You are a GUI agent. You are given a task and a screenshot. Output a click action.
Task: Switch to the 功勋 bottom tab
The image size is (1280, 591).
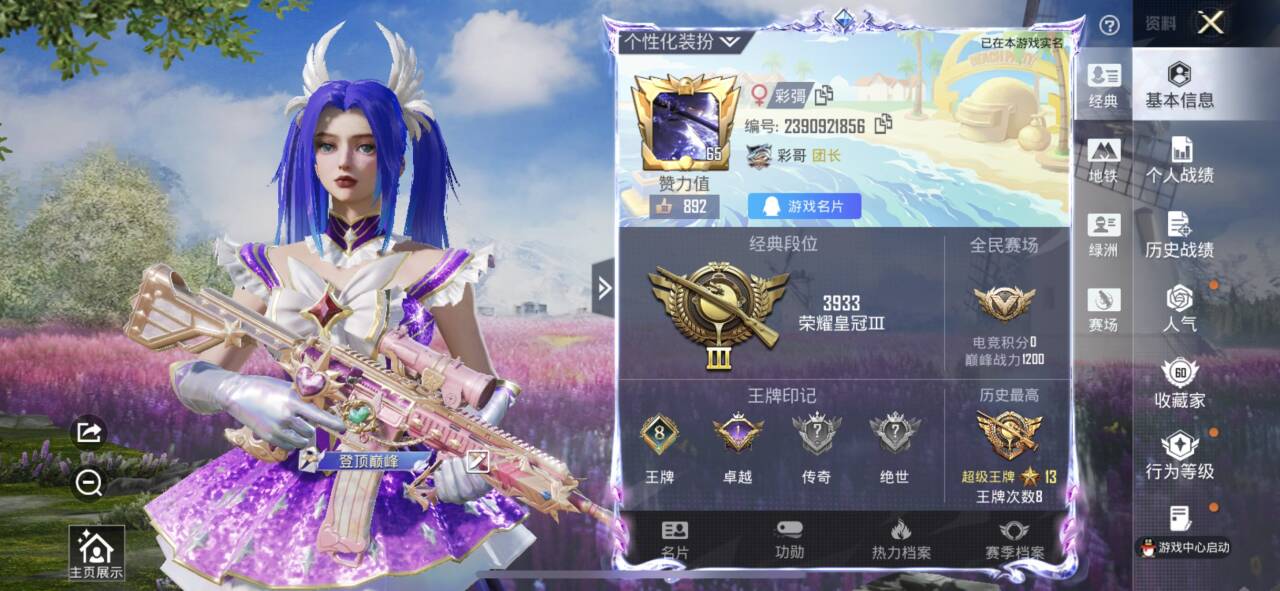[789, 540]
